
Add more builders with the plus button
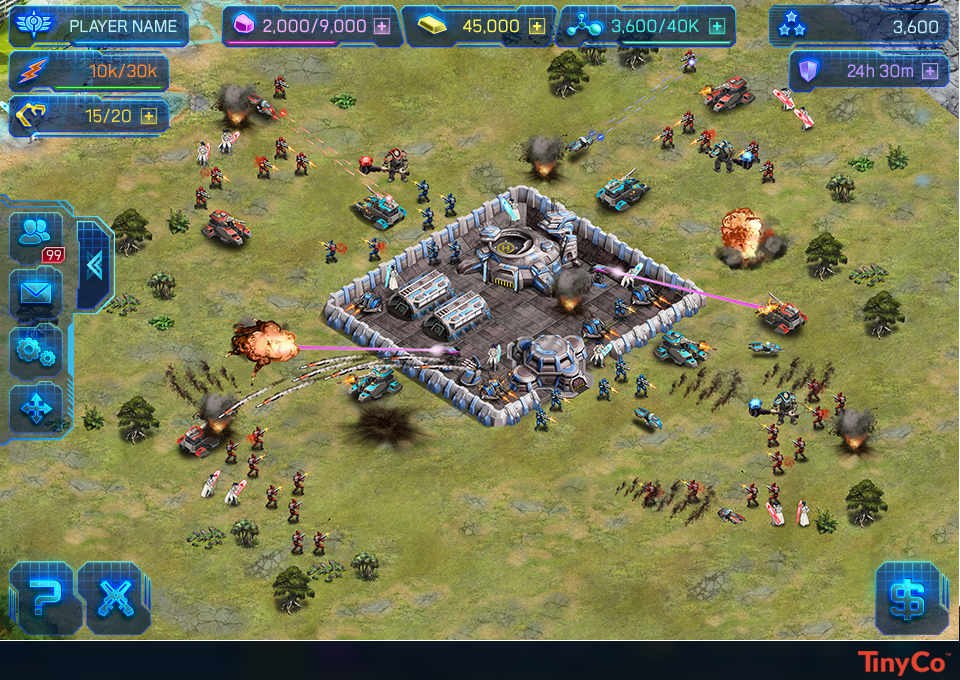pyautogui.click(x=149, y=116)
